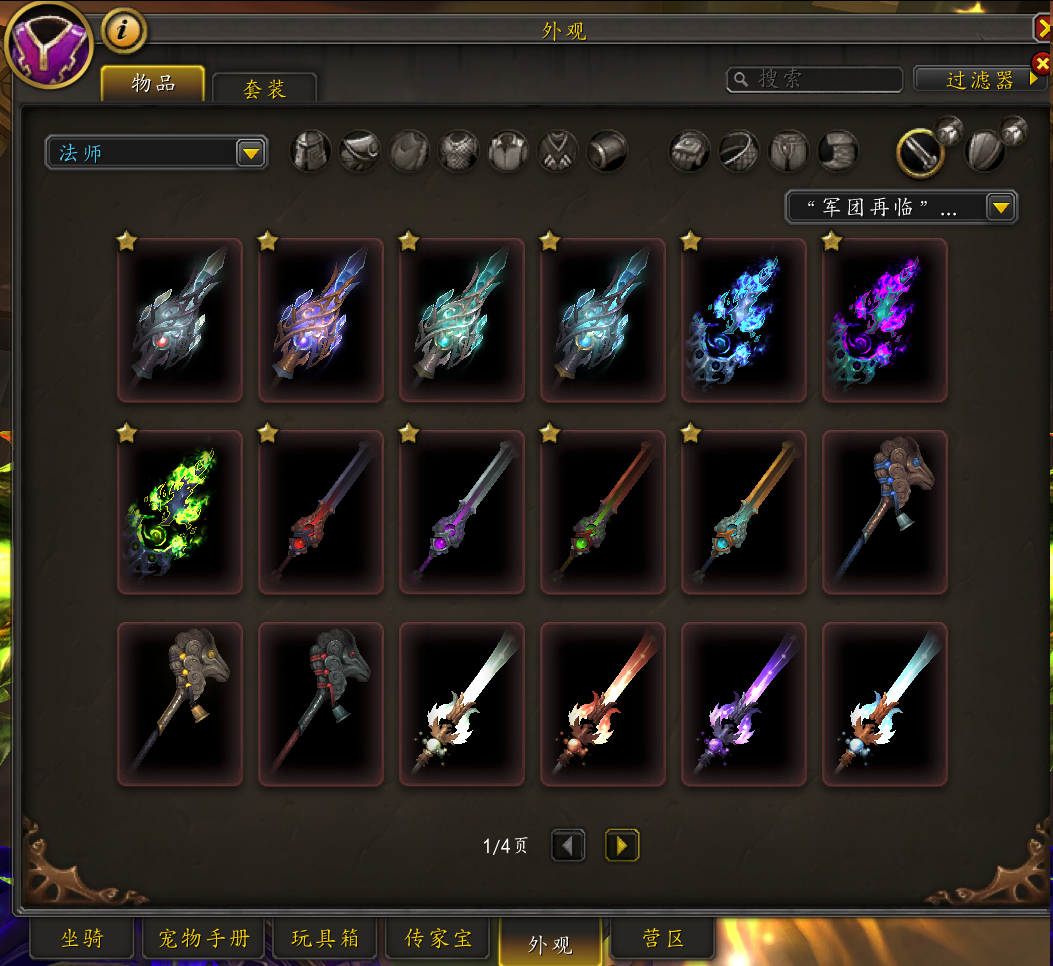Open the 宠物手册 pet journal tab
The width and height of the screenshot is (1053, 966).
[204, 939]
